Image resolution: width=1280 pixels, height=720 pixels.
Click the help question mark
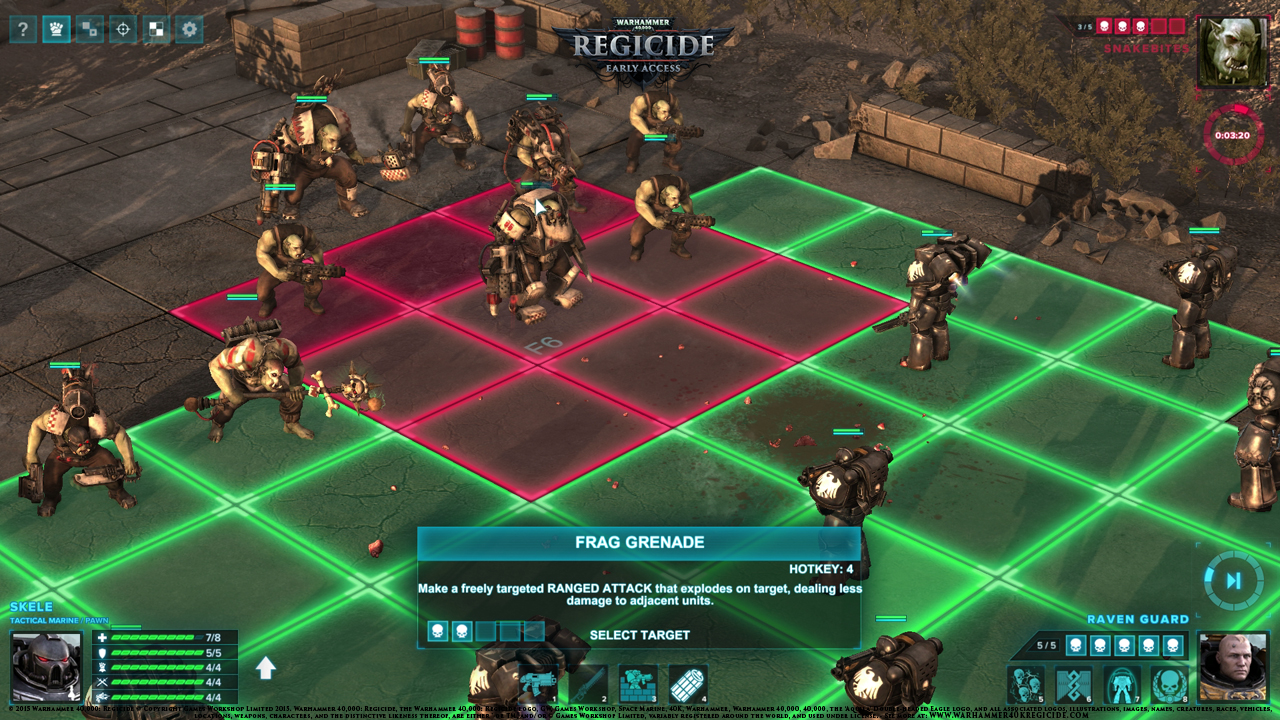(x=22, y=29)
